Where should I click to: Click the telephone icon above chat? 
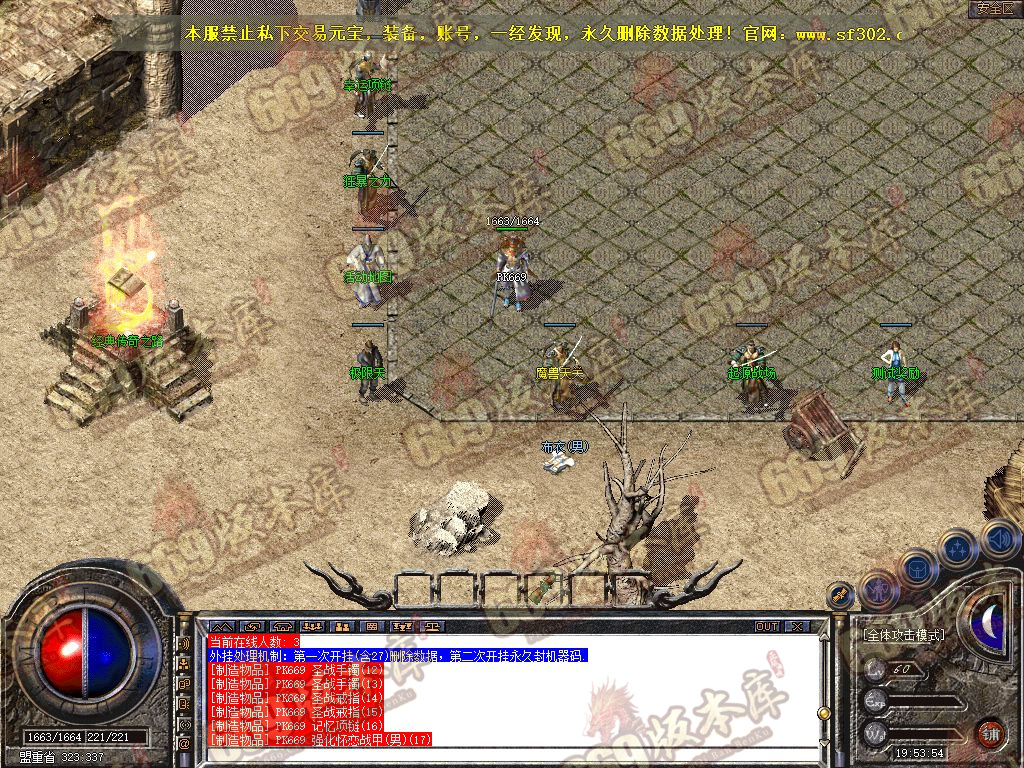click(x=281, y=626)
